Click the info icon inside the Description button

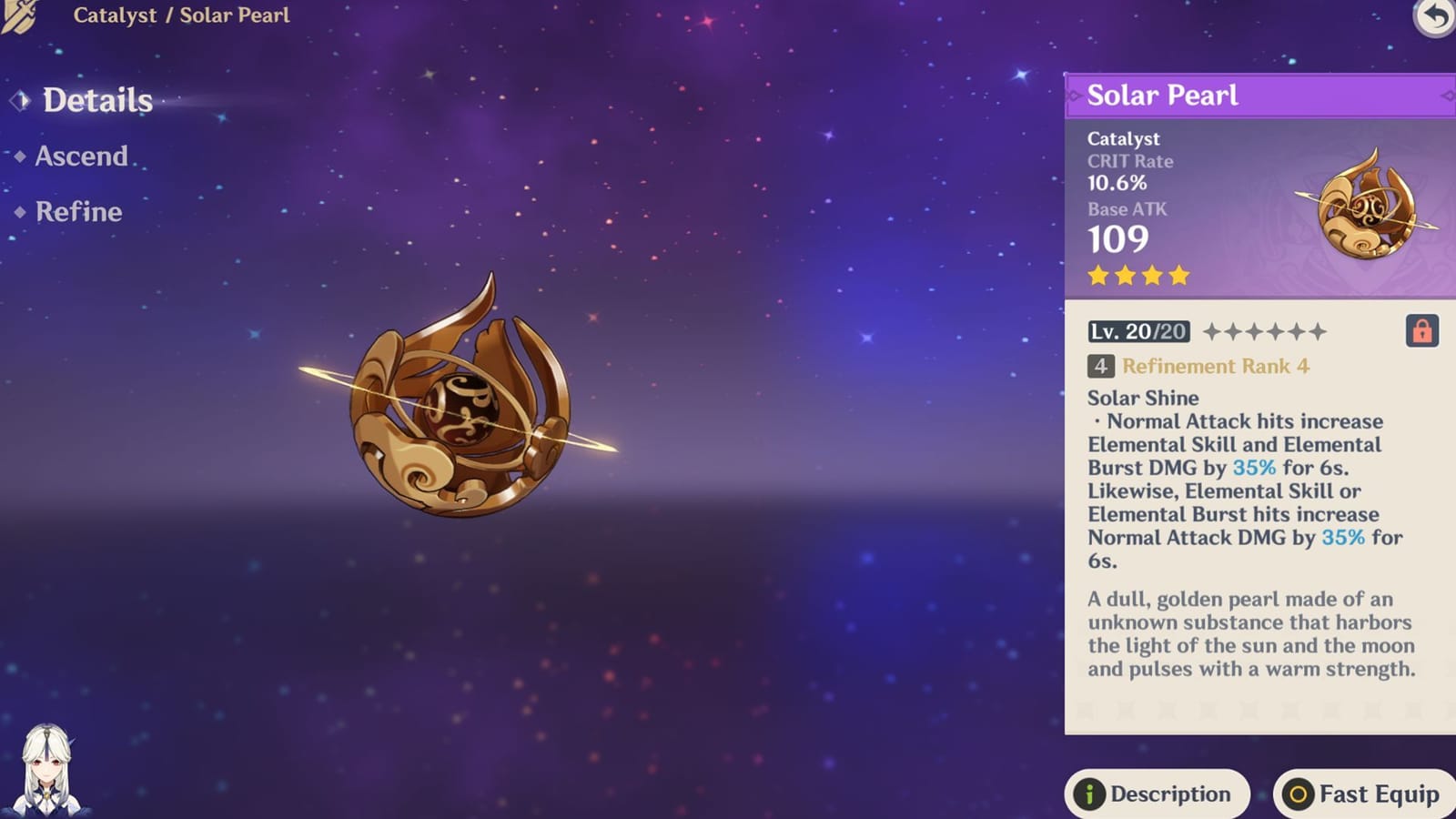tap(1088, 794)
